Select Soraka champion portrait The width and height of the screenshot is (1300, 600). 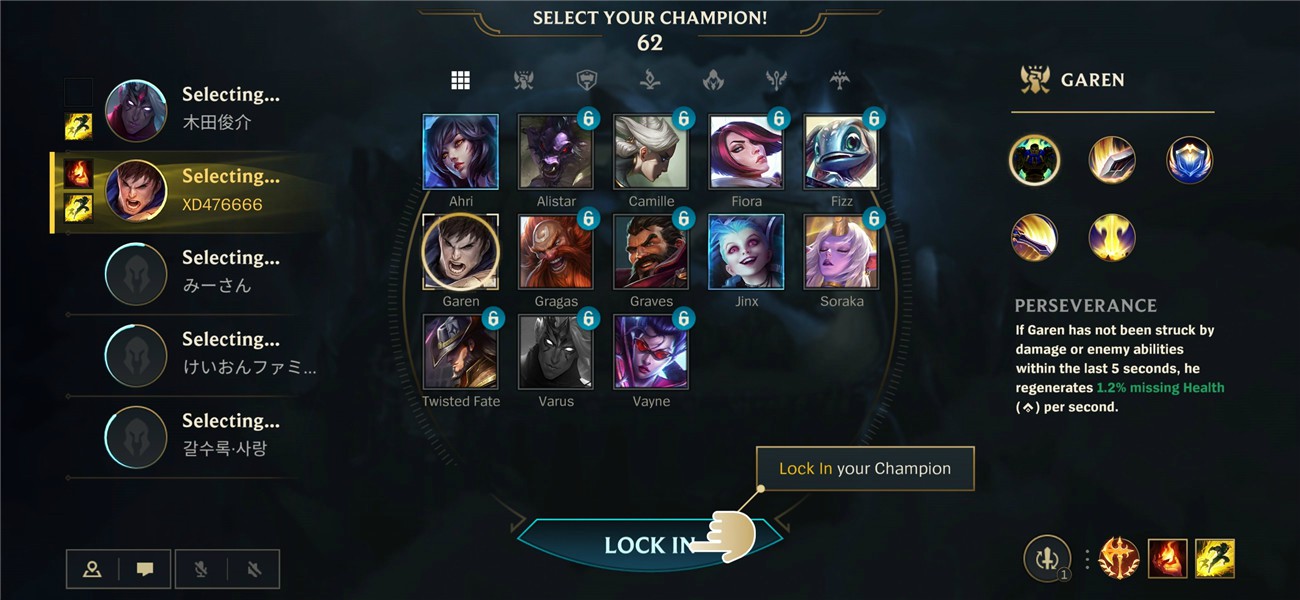click(841, 252)
